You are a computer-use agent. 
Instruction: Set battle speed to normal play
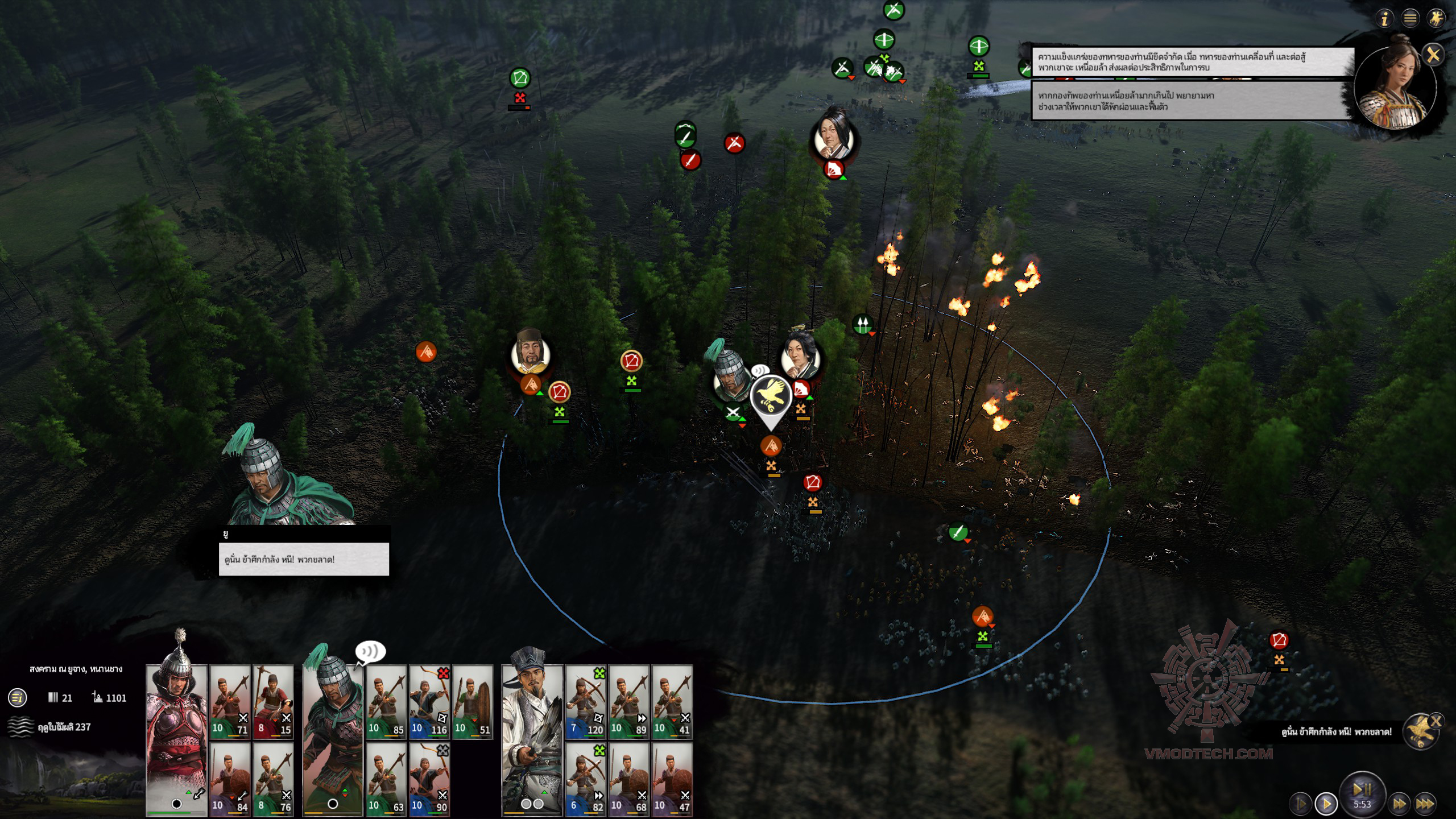click(1326, 804)
